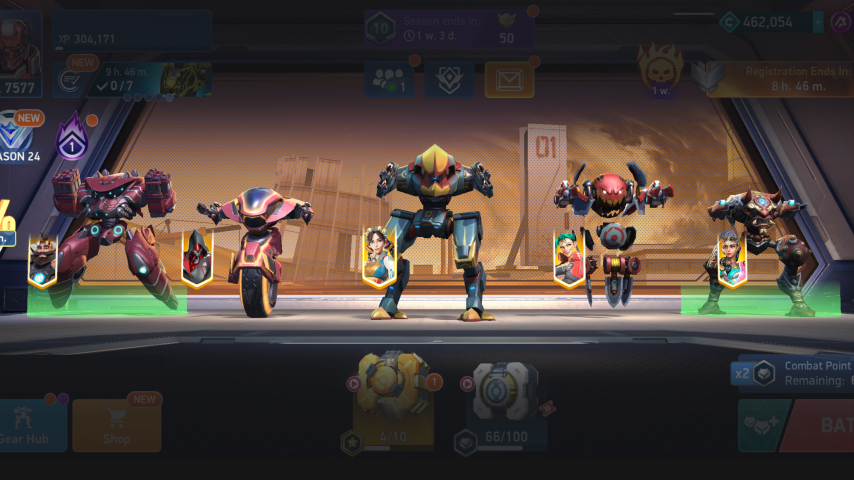854x480 pixels.
Task: Open the flaming skull event icon
Action: pos(660,72)
